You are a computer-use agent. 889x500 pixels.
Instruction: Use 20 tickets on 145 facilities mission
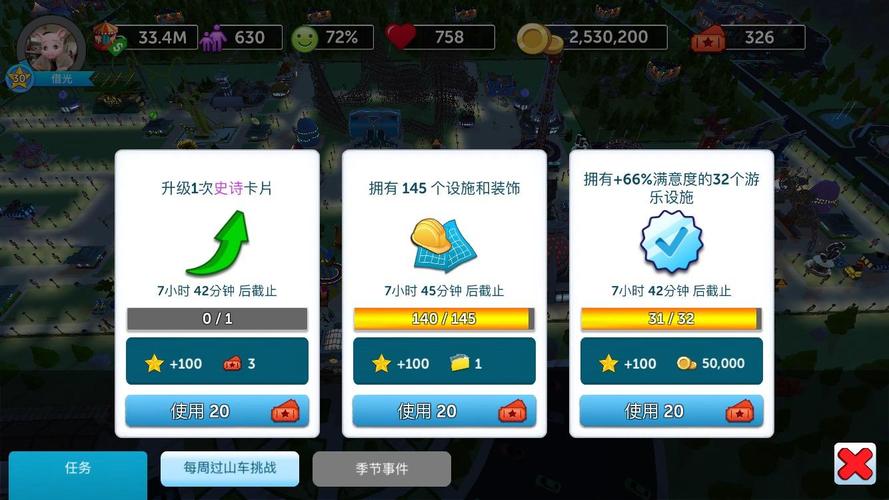pos(444,411)
